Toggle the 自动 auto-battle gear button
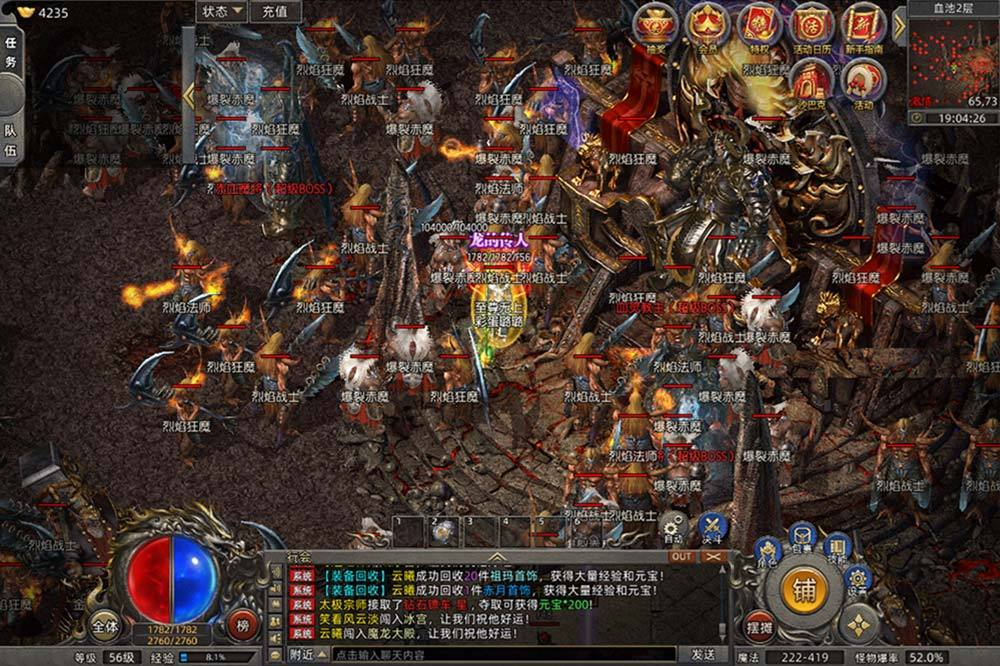Image resolution: width=1000 pixels, height=666 pixels. (673, 526)
